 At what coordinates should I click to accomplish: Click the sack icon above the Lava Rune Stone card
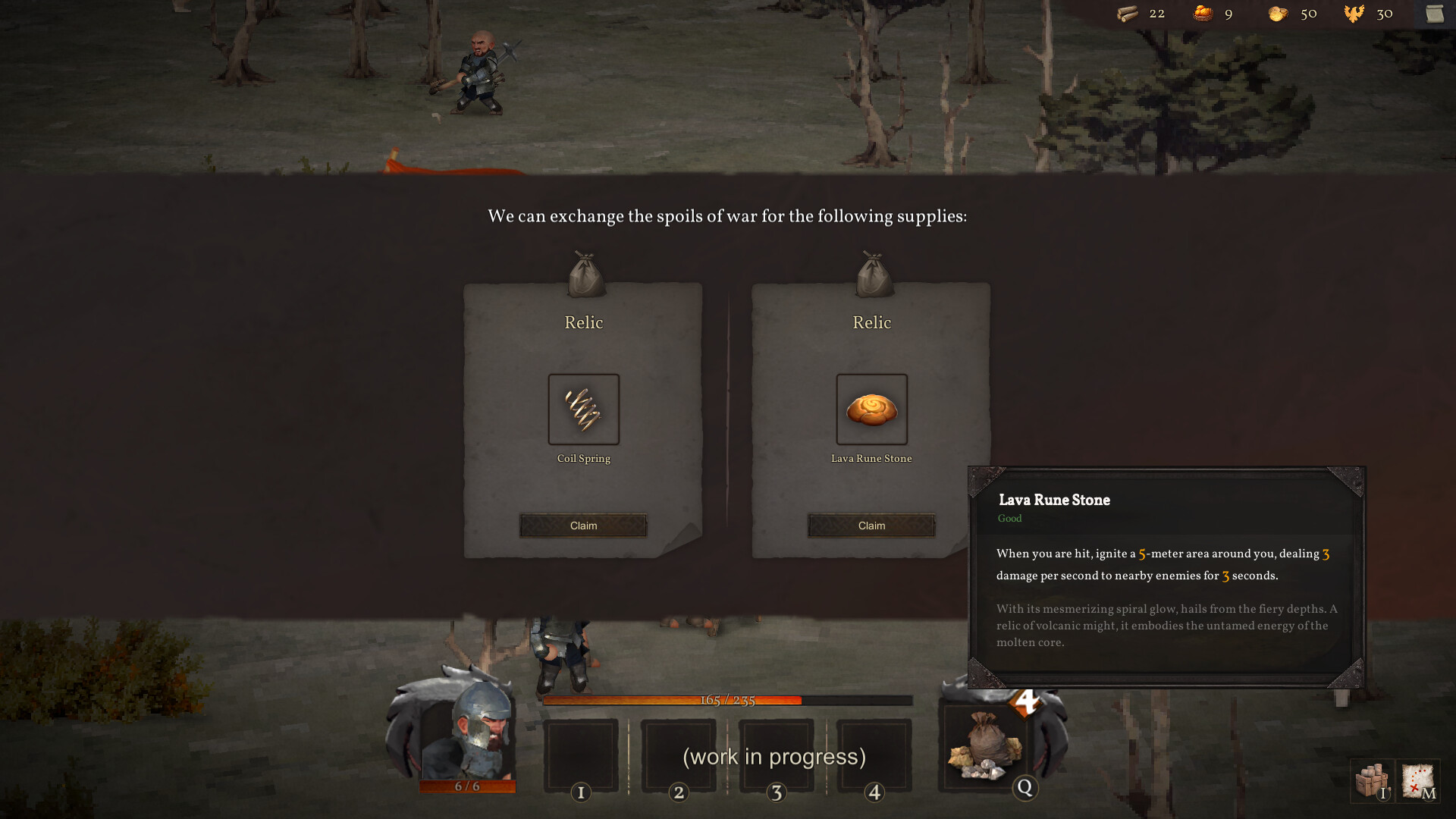[x=871, y=273]
